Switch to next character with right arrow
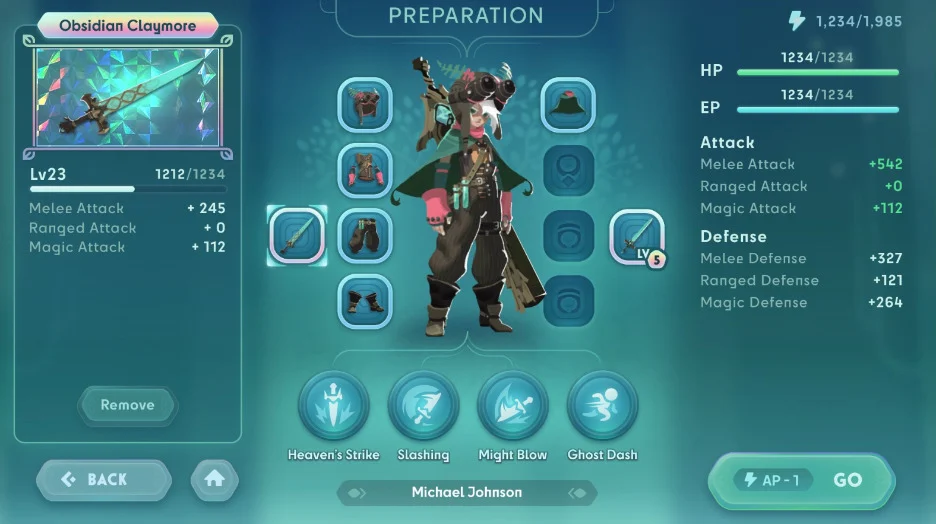This screenshot has width=936, height=524. 577,493
